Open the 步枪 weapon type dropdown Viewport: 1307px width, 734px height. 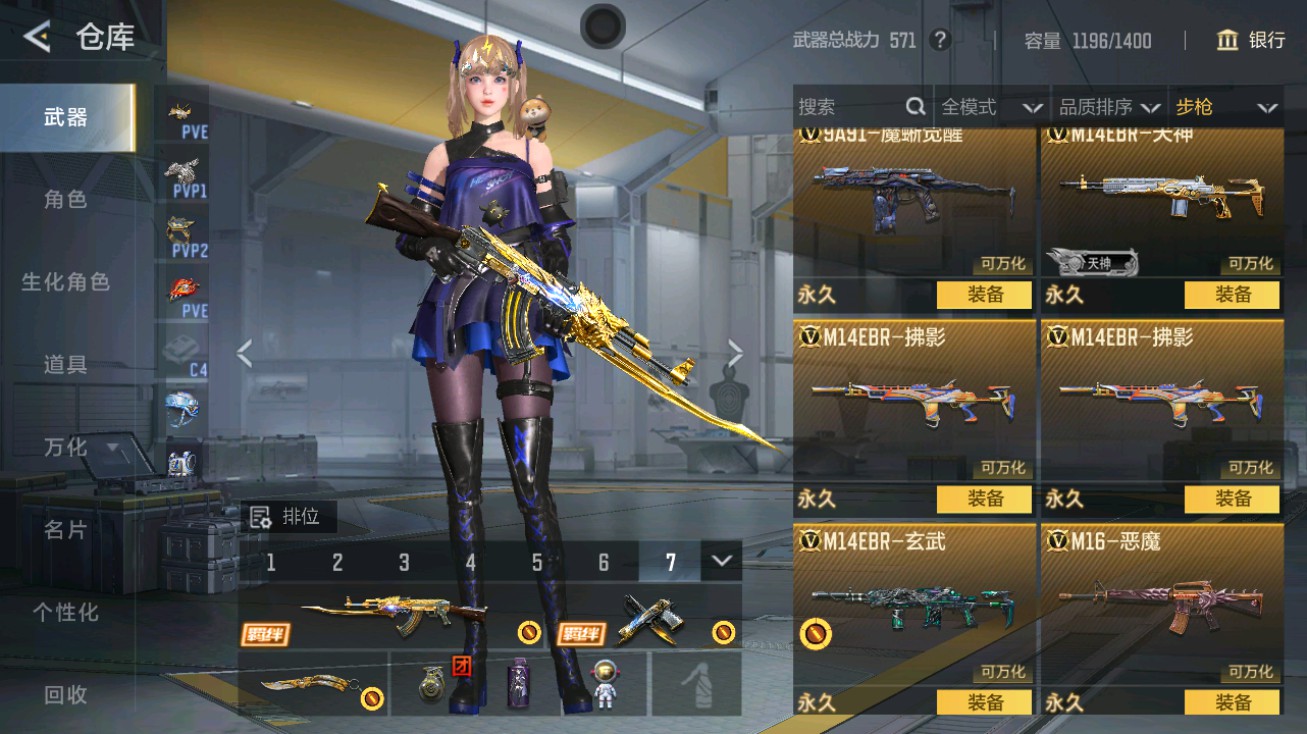point(1226,107)
